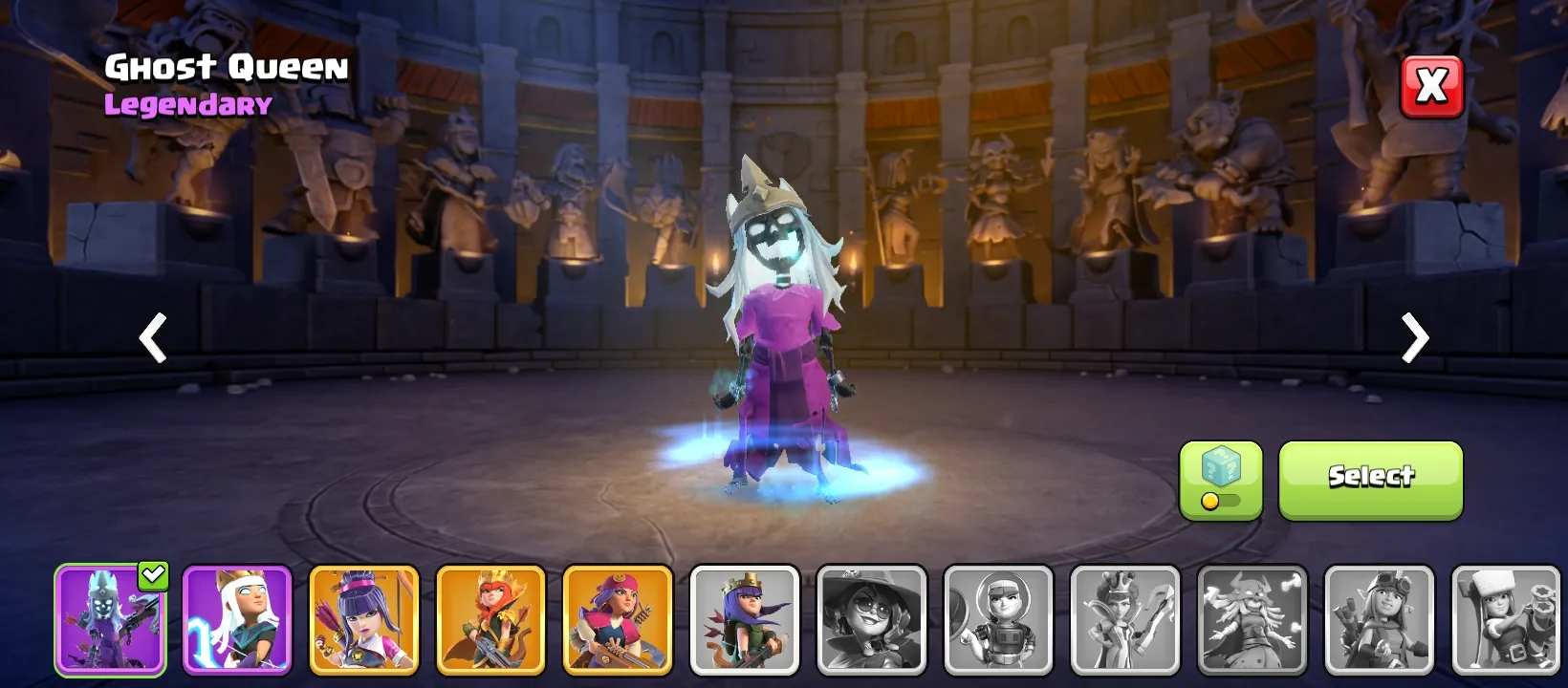Open the locked witch-hat Queen skin

click(x=872, y=621)
